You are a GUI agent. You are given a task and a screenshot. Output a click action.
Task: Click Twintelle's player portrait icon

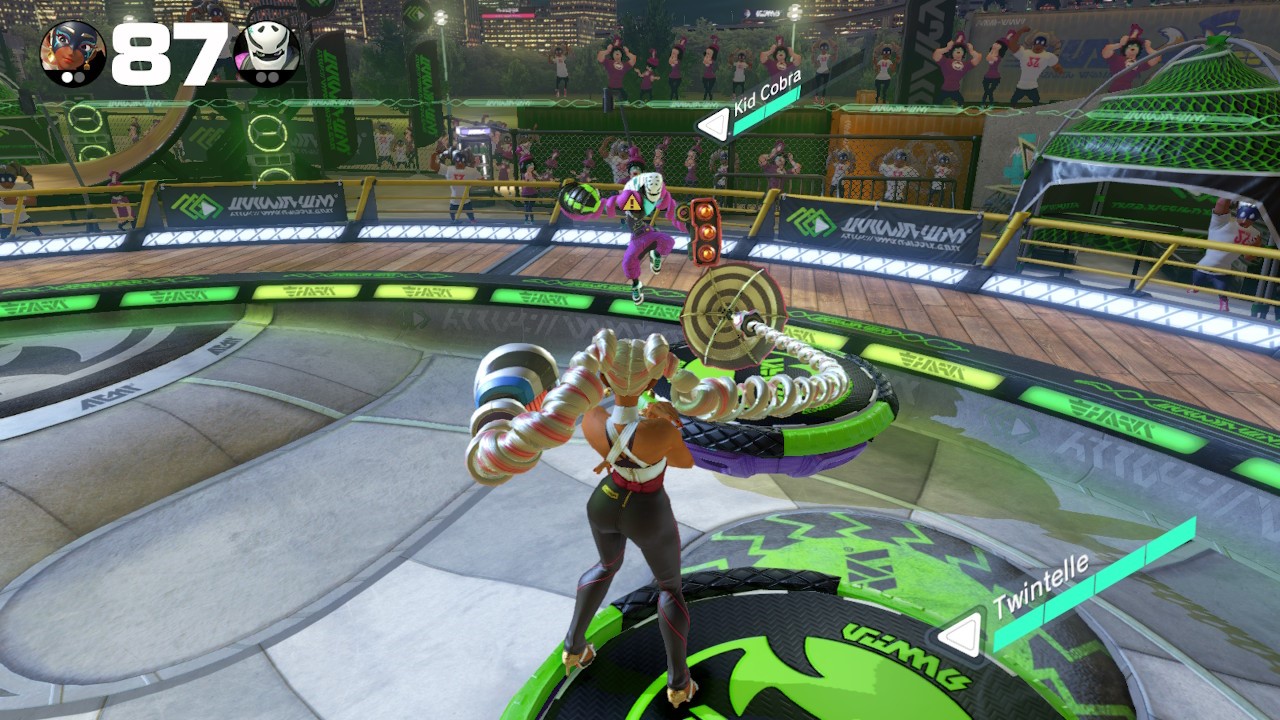pos(72,53)
